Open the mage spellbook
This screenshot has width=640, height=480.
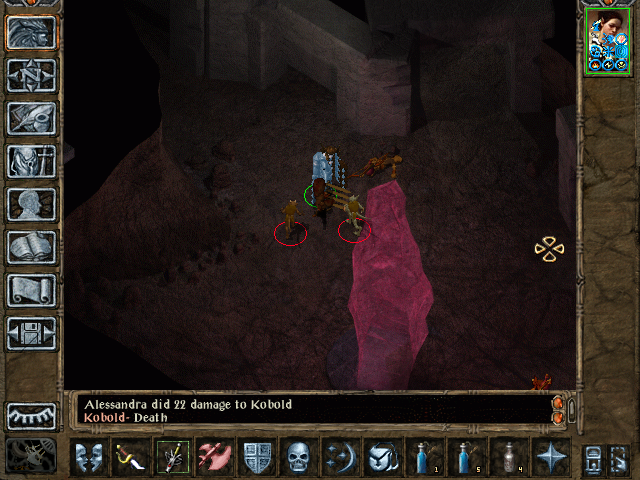tap(32, 247)
